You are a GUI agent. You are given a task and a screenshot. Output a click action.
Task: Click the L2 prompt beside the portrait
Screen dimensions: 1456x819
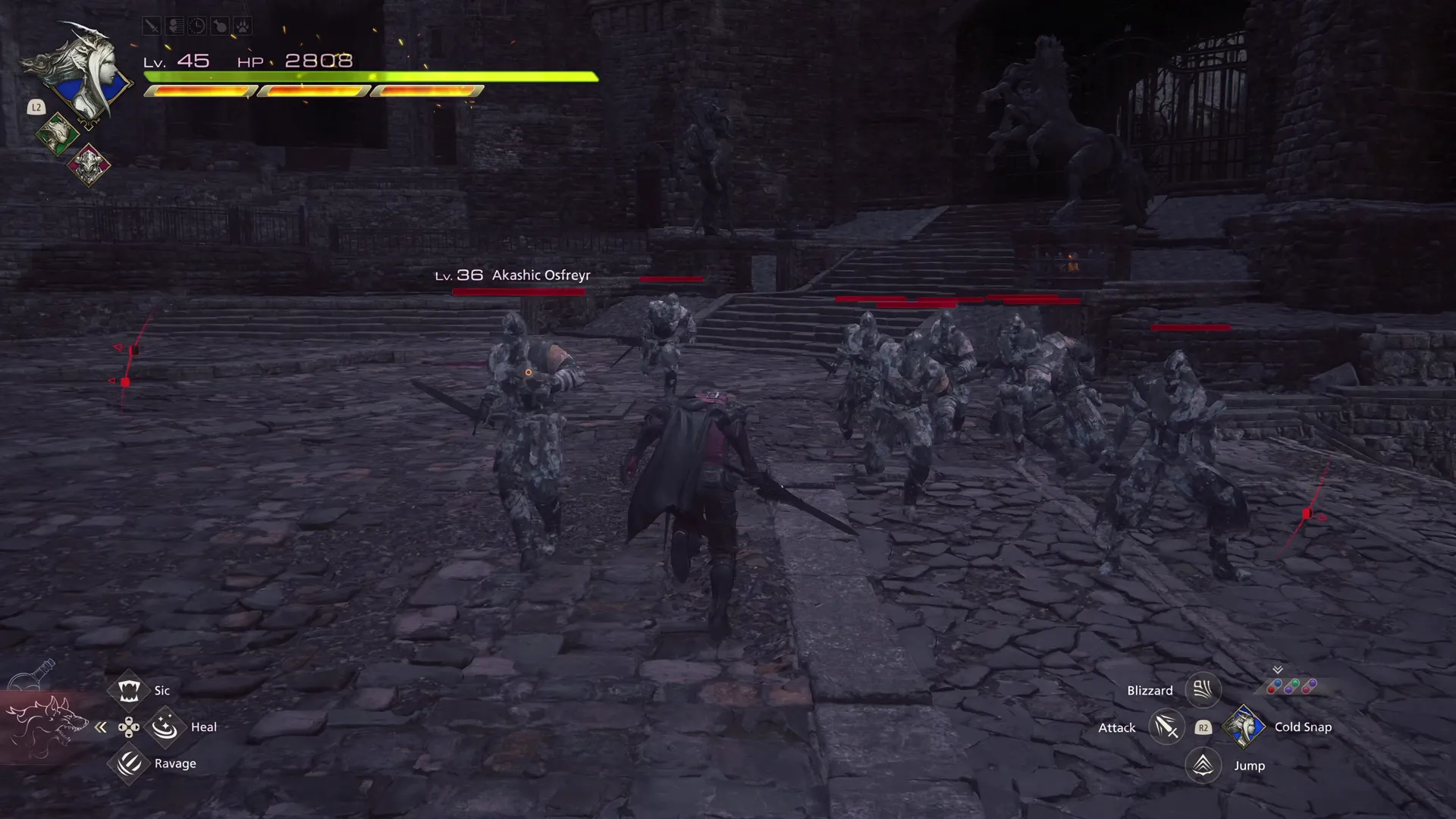(x=36, y=108)
